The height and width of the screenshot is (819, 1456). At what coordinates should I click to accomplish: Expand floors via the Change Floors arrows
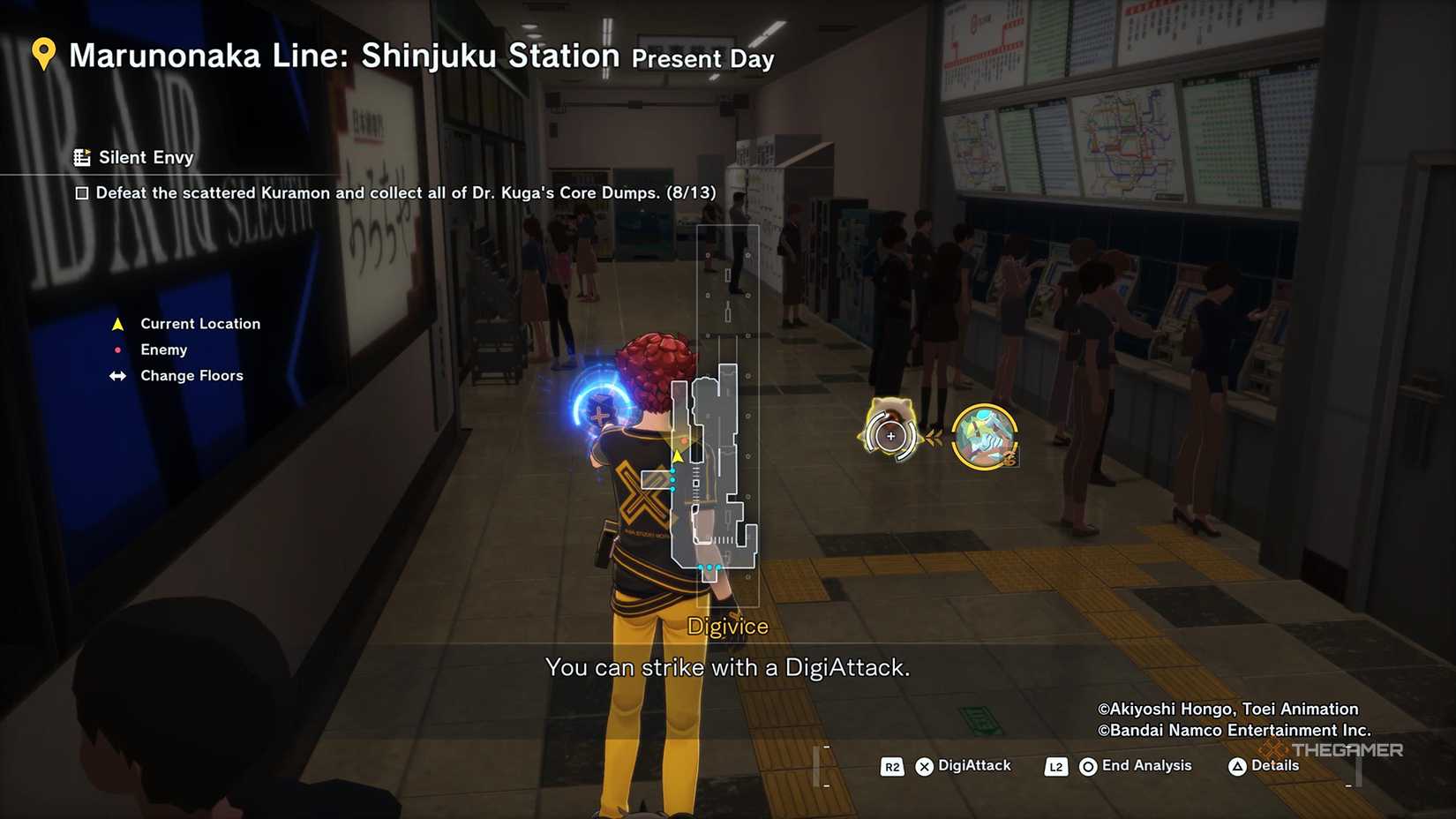118,376
